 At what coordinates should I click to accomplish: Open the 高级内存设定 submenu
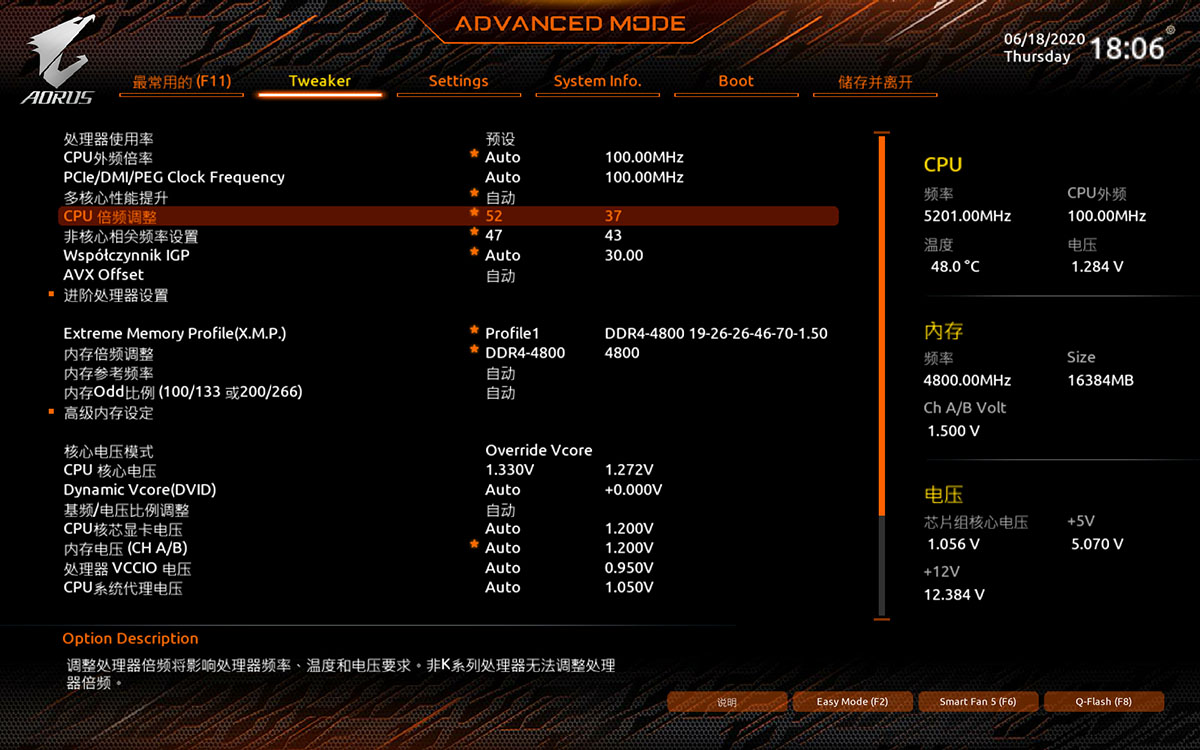[109, 412]
